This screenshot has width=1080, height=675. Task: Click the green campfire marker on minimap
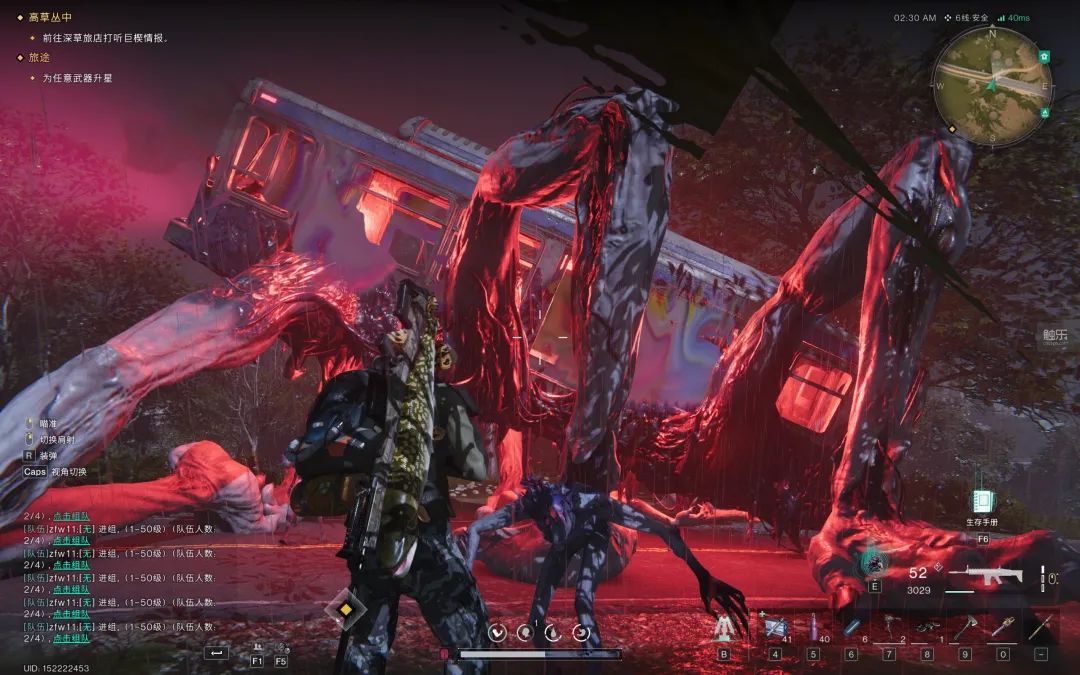(1045, 113)
